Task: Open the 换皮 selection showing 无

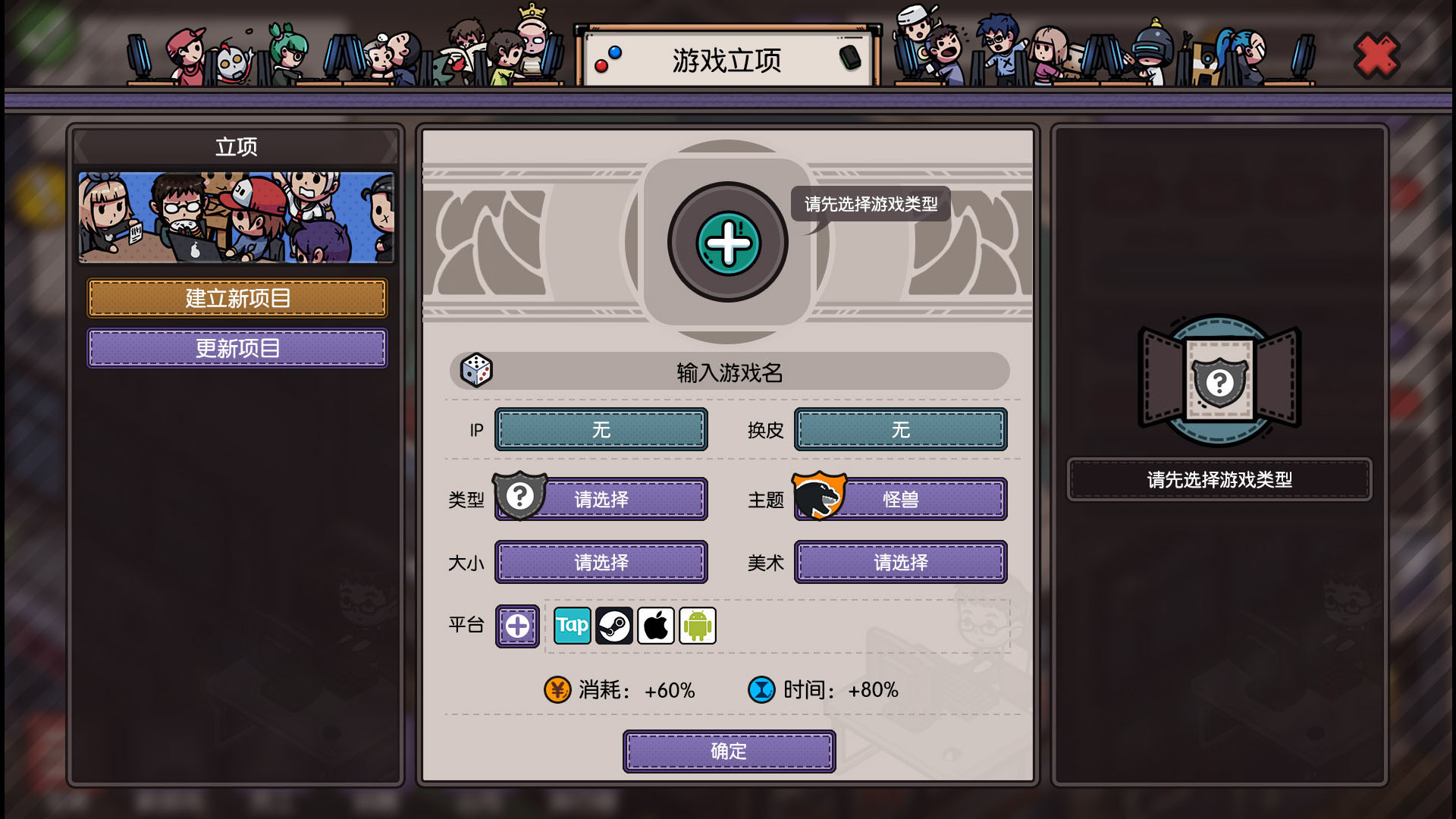Action: (901, 429)
